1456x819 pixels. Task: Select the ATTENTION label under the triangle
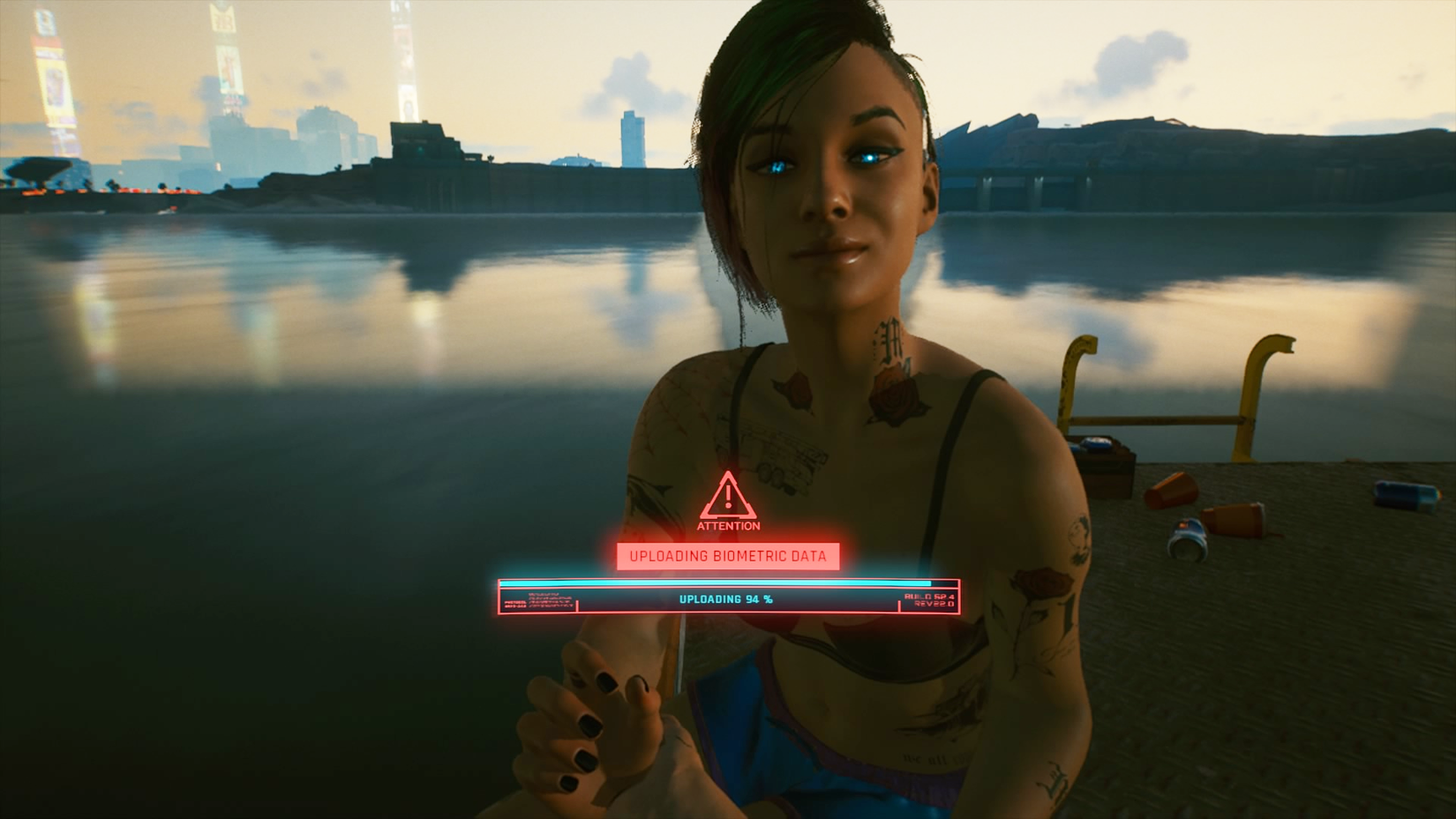[727, 527]
